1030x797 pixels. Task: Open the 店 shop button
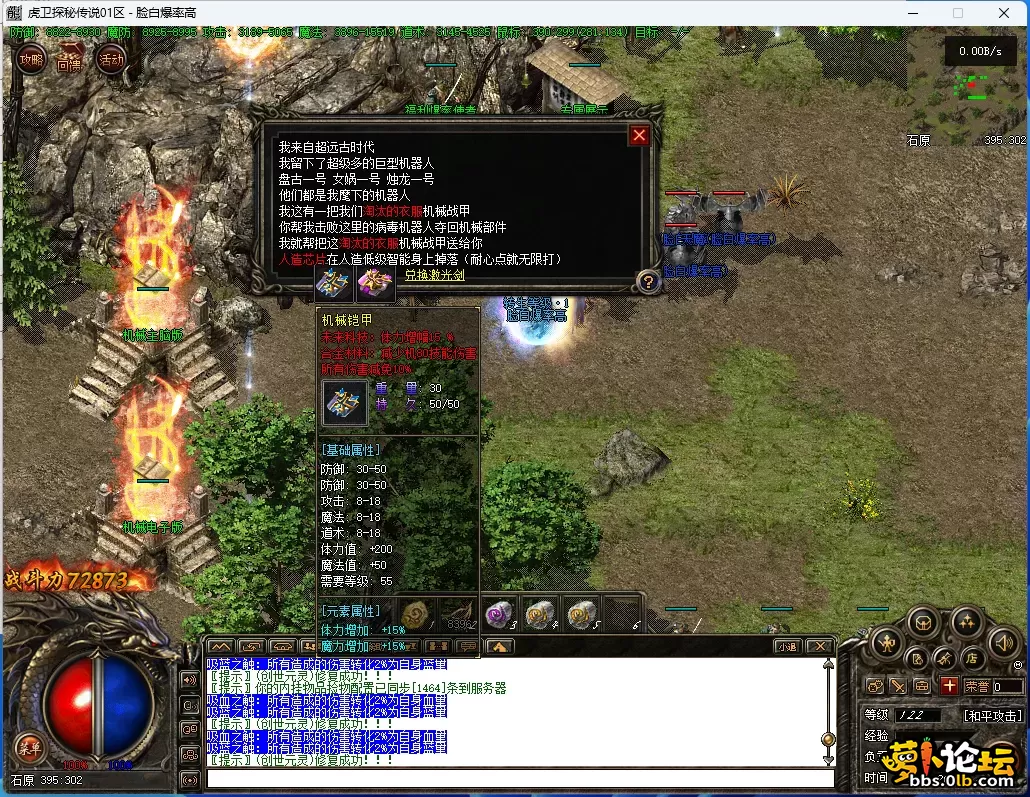971,659
